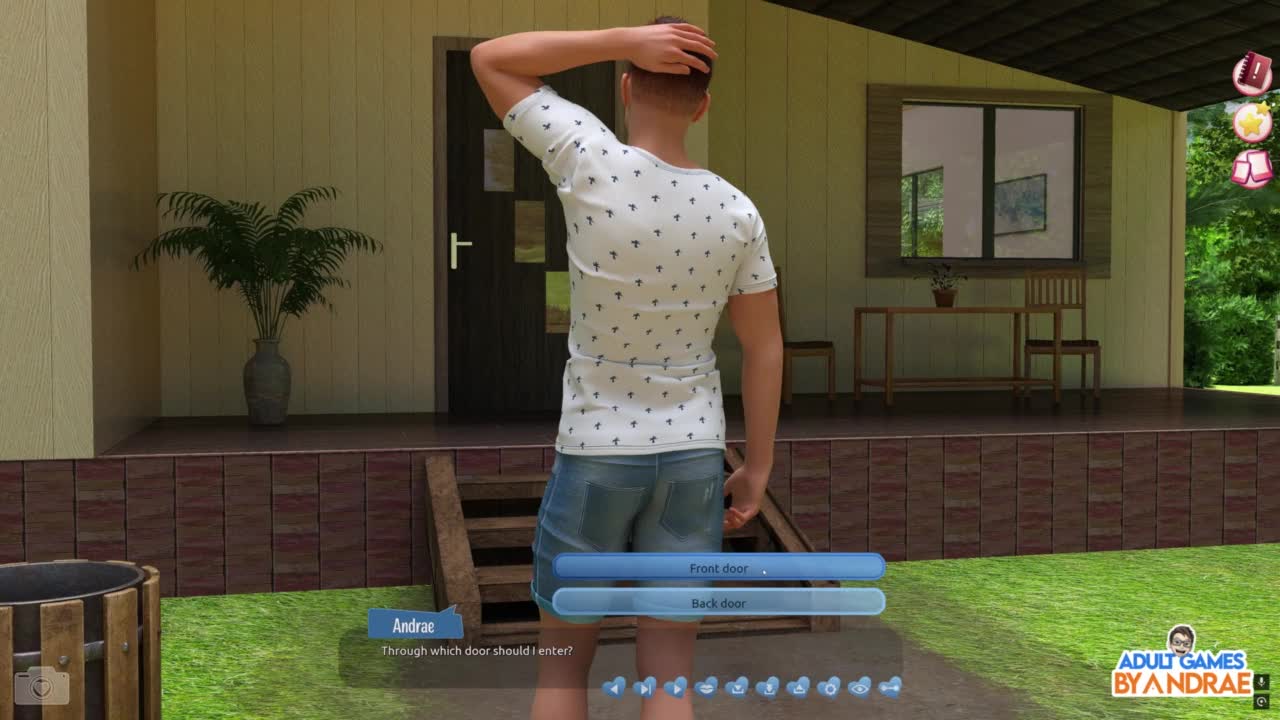The image size is (1280, 720).
Task: Click the lips heart icon
Action: pos(706,687)
